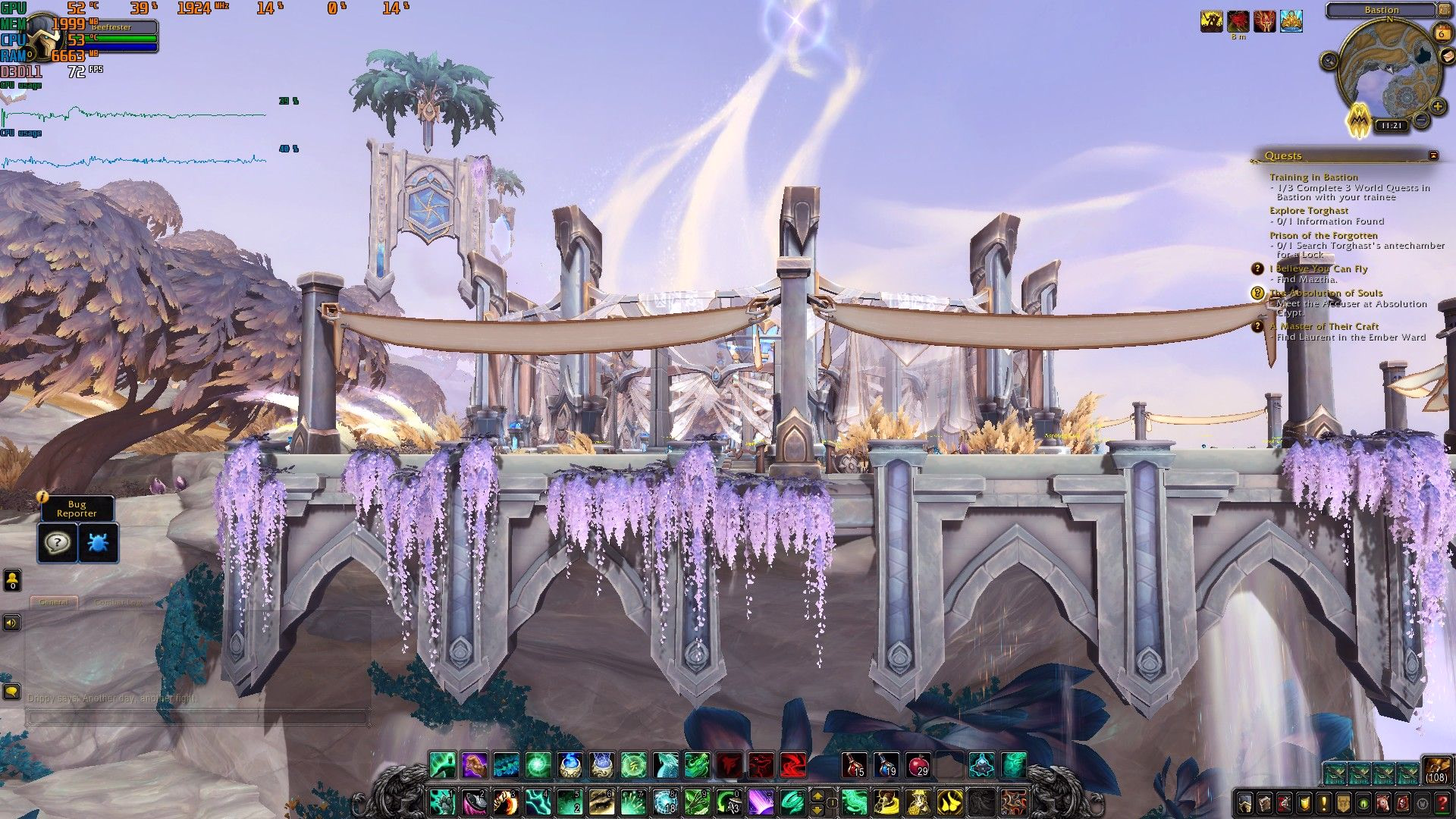Open the calendar button on the minimap
The image size is (1456, 819).
1442,33
